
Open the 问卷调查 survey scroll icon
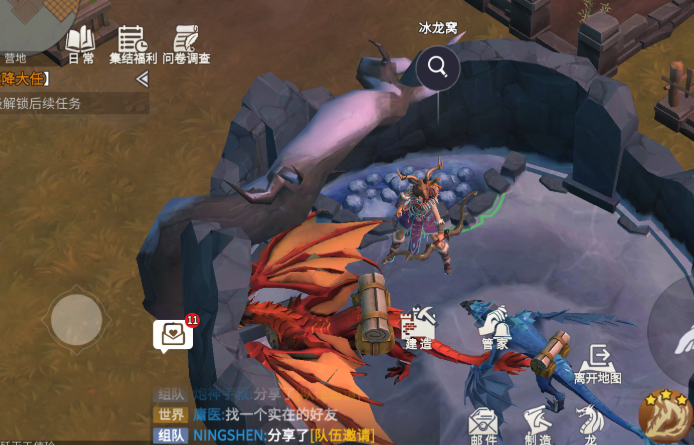(x=186, y=42)
